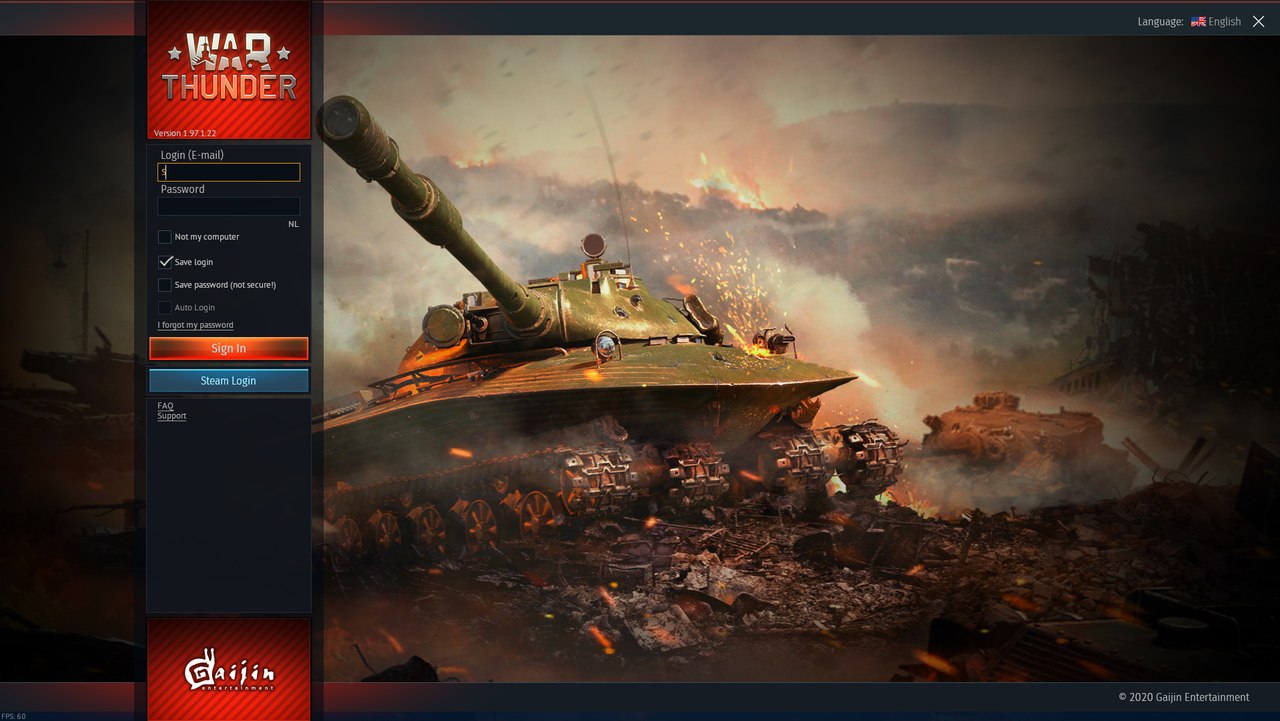Focus the Password input field
Image resolution: width=1280 pixels, height=721 pixels.
229,206
